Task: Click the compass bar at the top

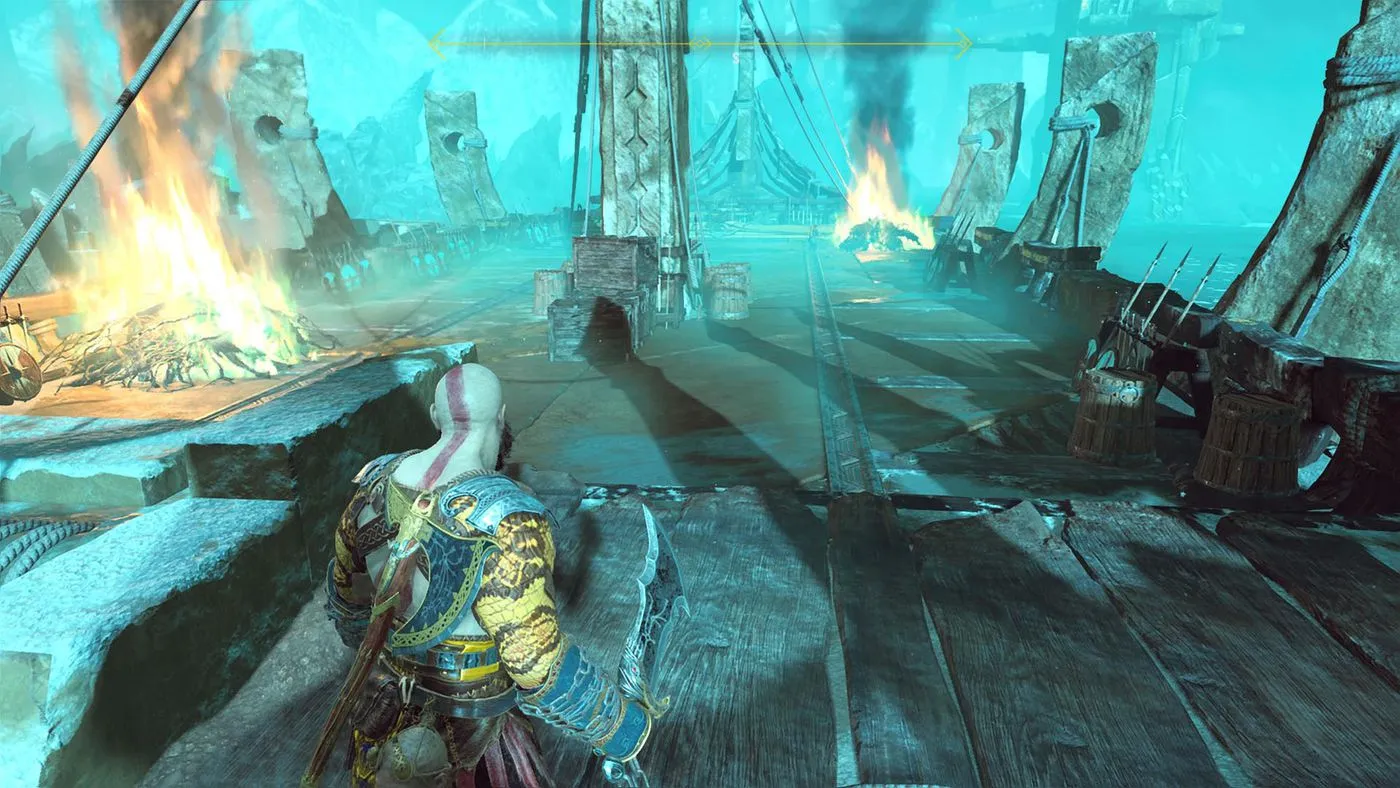Action: point(700,43)
